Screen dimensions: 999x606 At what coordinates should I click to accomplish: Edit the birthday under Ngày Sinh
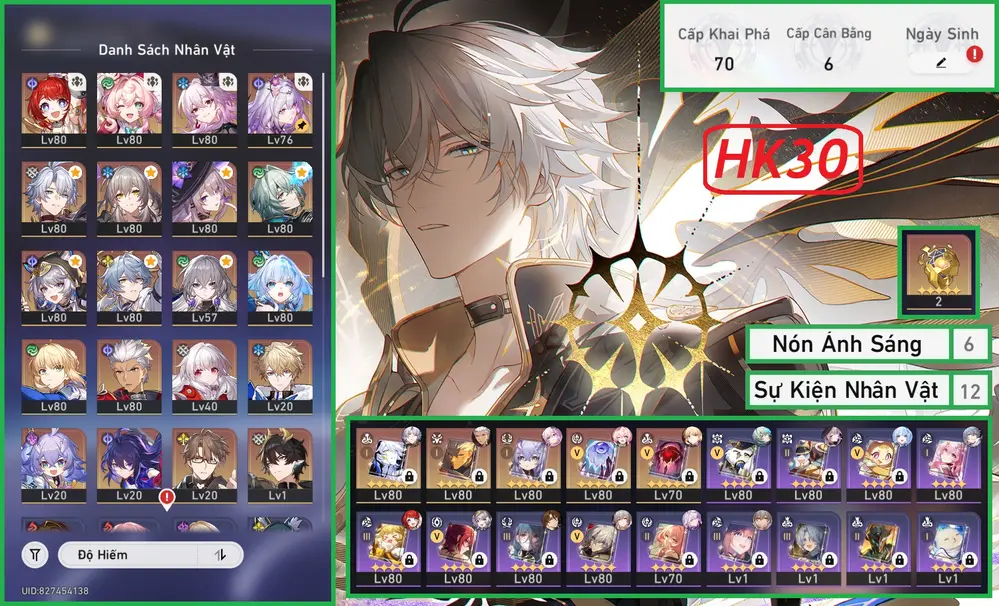pos(940,62)
